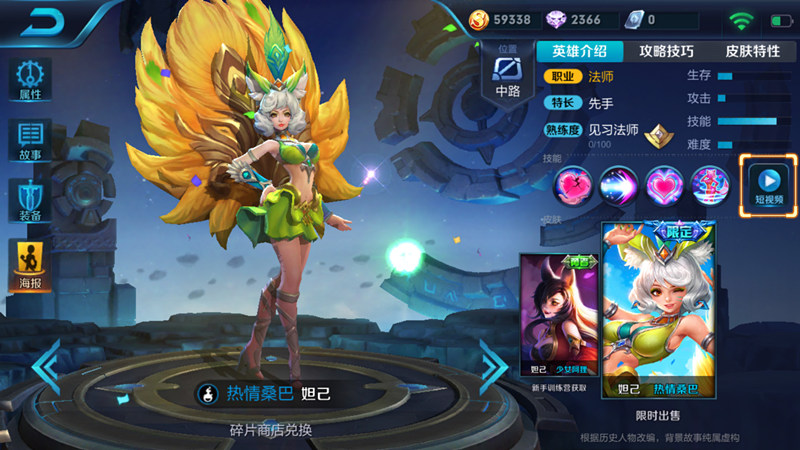Screen dimensions: 800x450
Task: Choose the 热情桑巴 skin card
Action: pos(659,310)
